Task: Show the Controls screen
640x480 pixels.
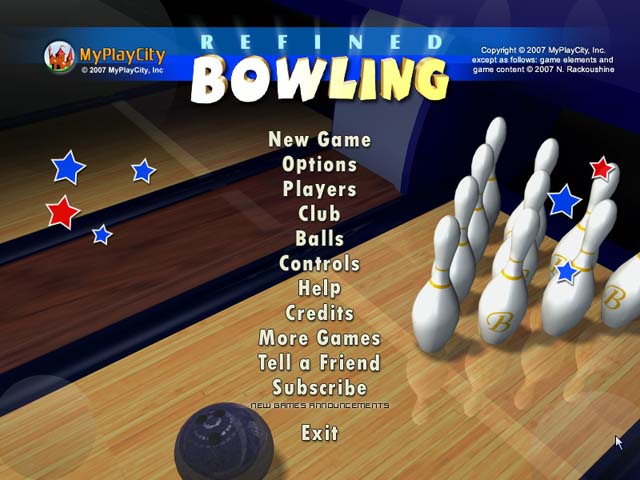Action: pos(319,264)
